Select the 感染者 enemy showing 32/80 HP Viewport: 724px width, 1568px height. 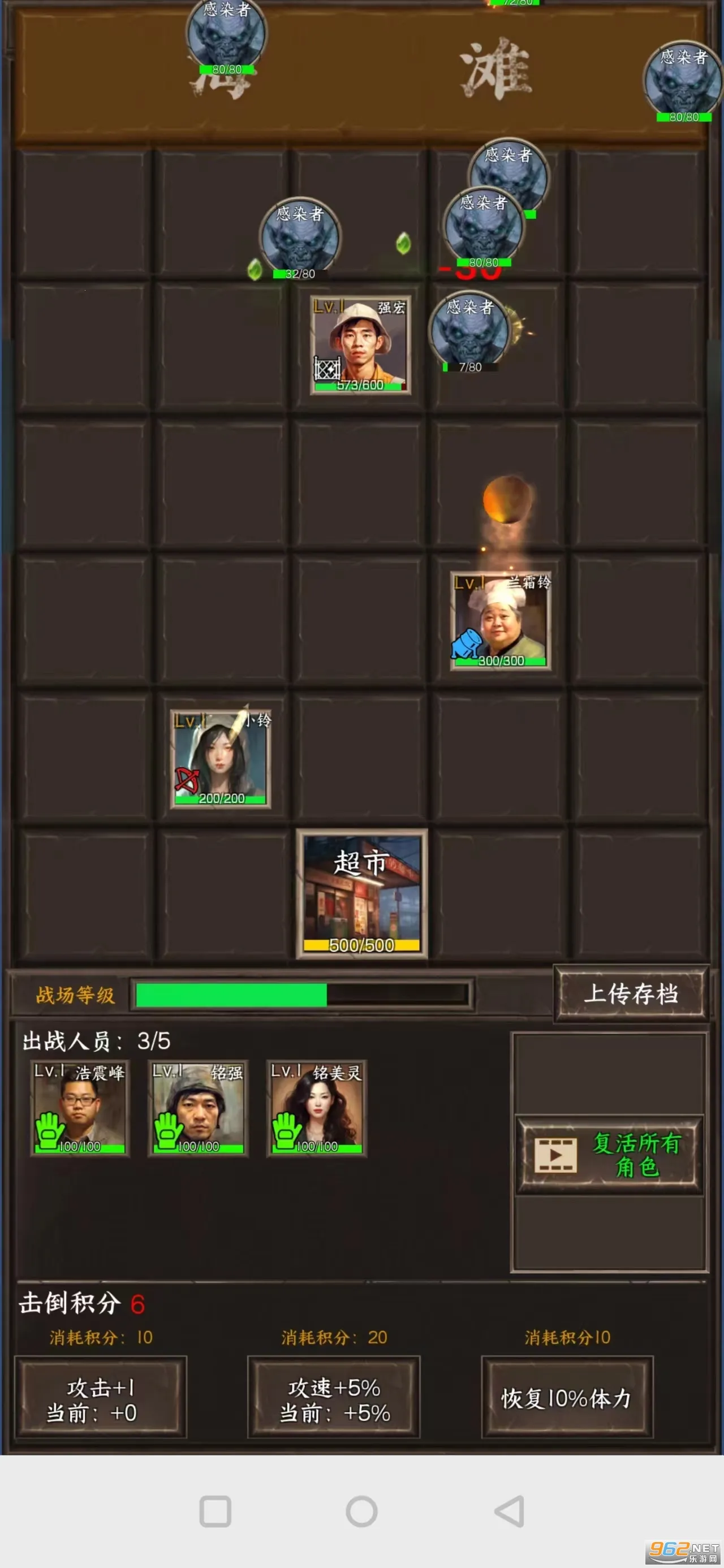299,237
